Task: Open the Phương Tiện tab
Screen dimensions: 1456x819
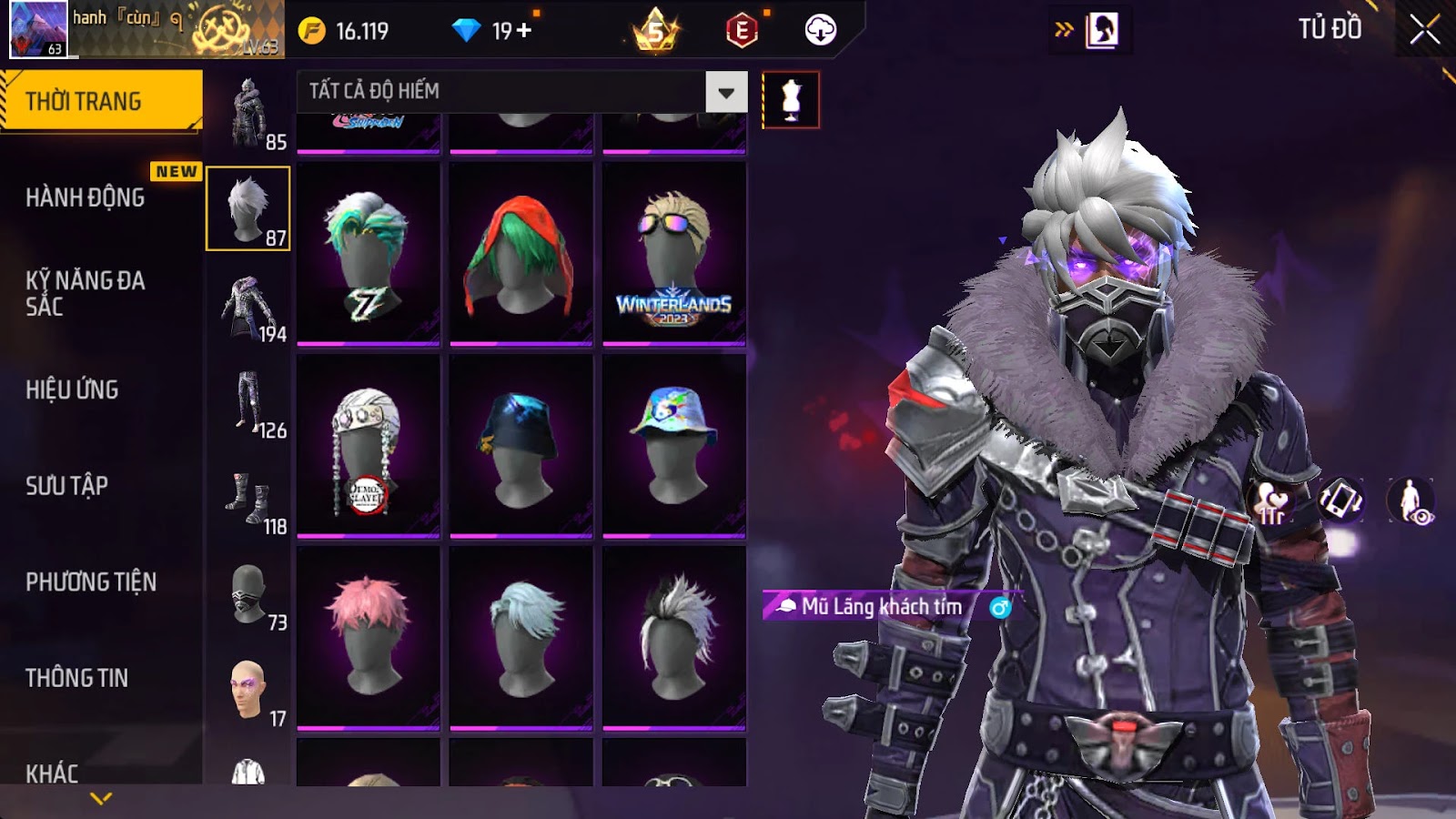Action: pyautogui.click(x=91, y=581)
